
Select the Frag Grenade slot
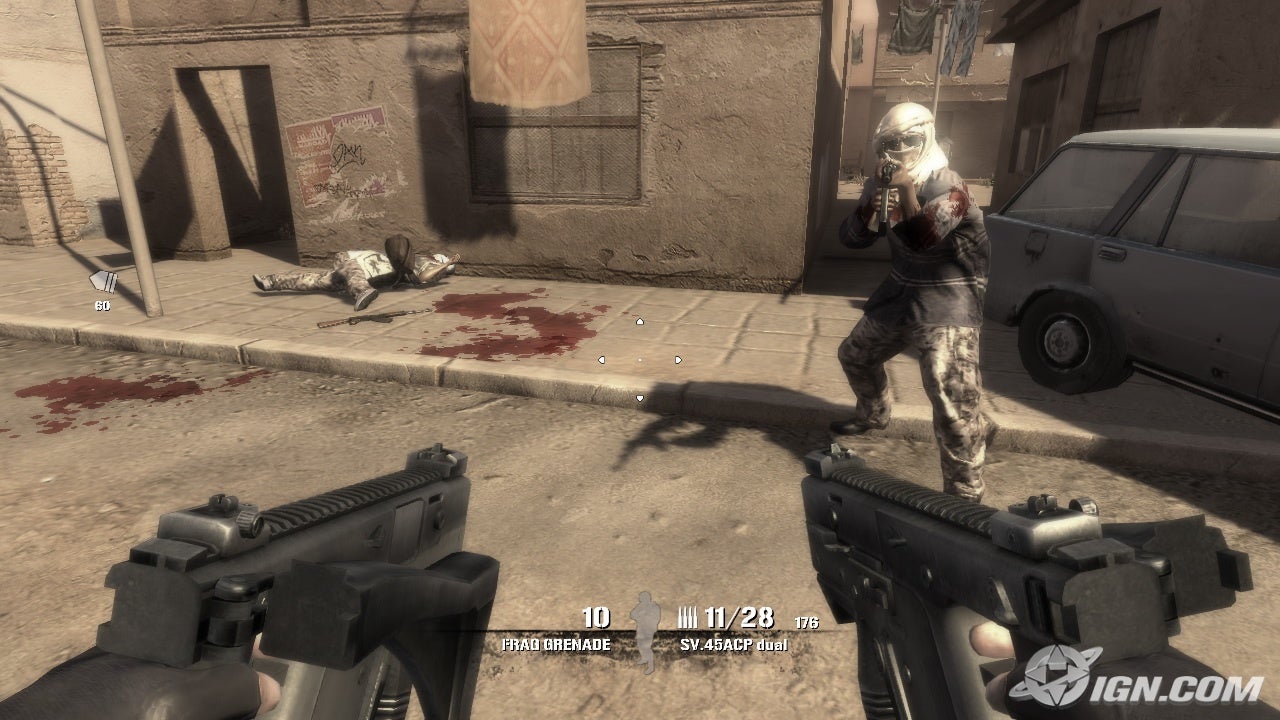[x=556, y=644]
